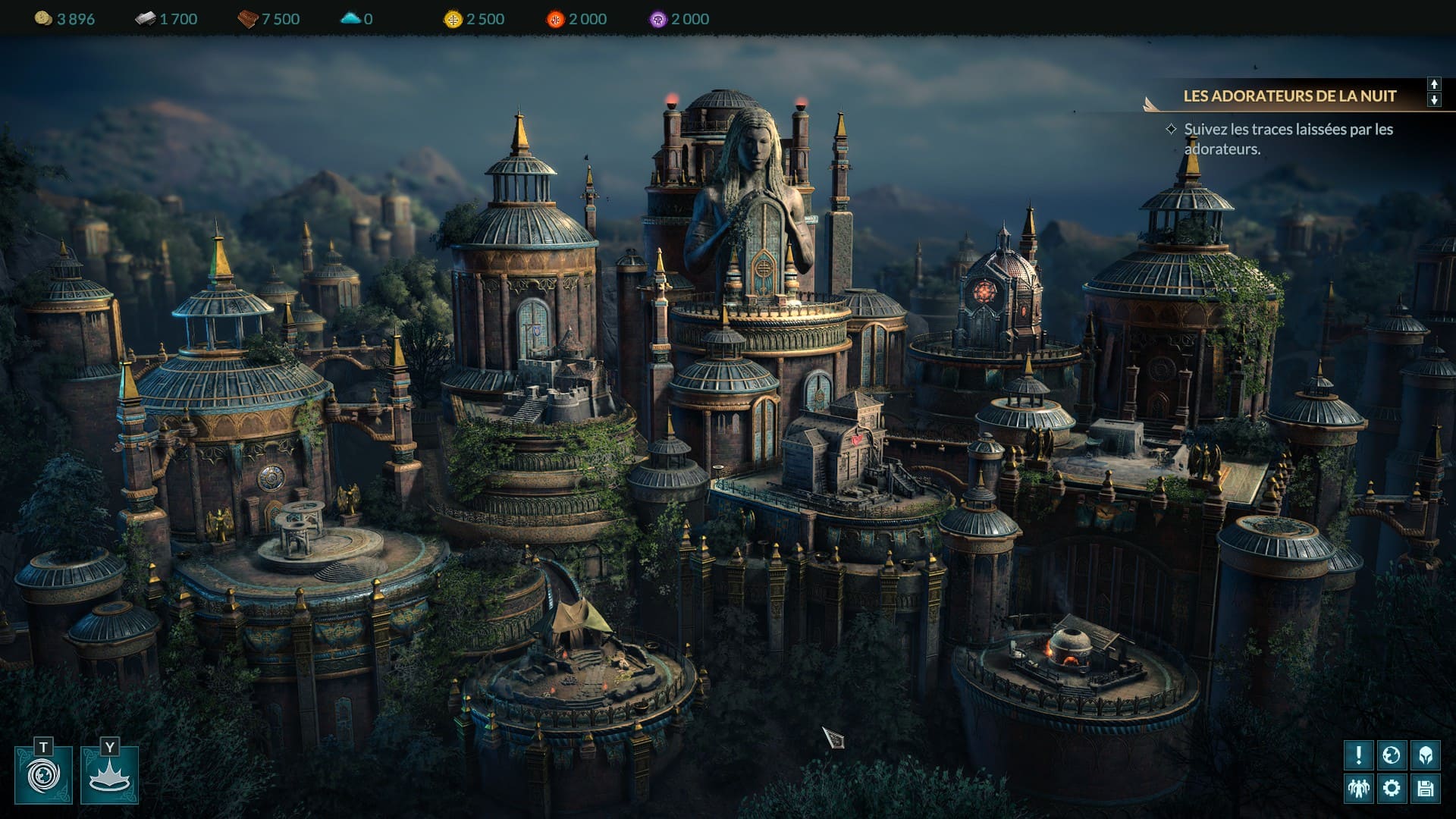Open the exclamation mark notifications button
Screen dimensions: 1456x819
1358,755
